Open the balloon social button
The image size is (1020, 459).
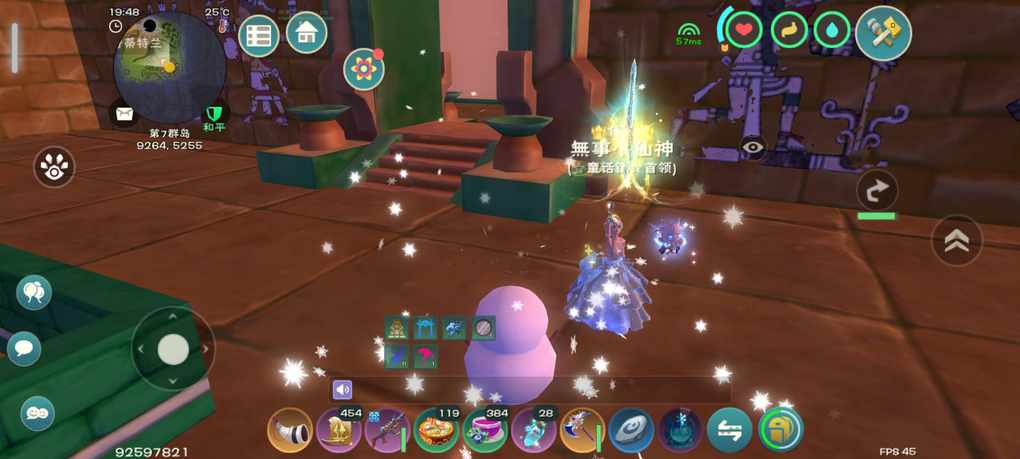click(x=34, y=292)
